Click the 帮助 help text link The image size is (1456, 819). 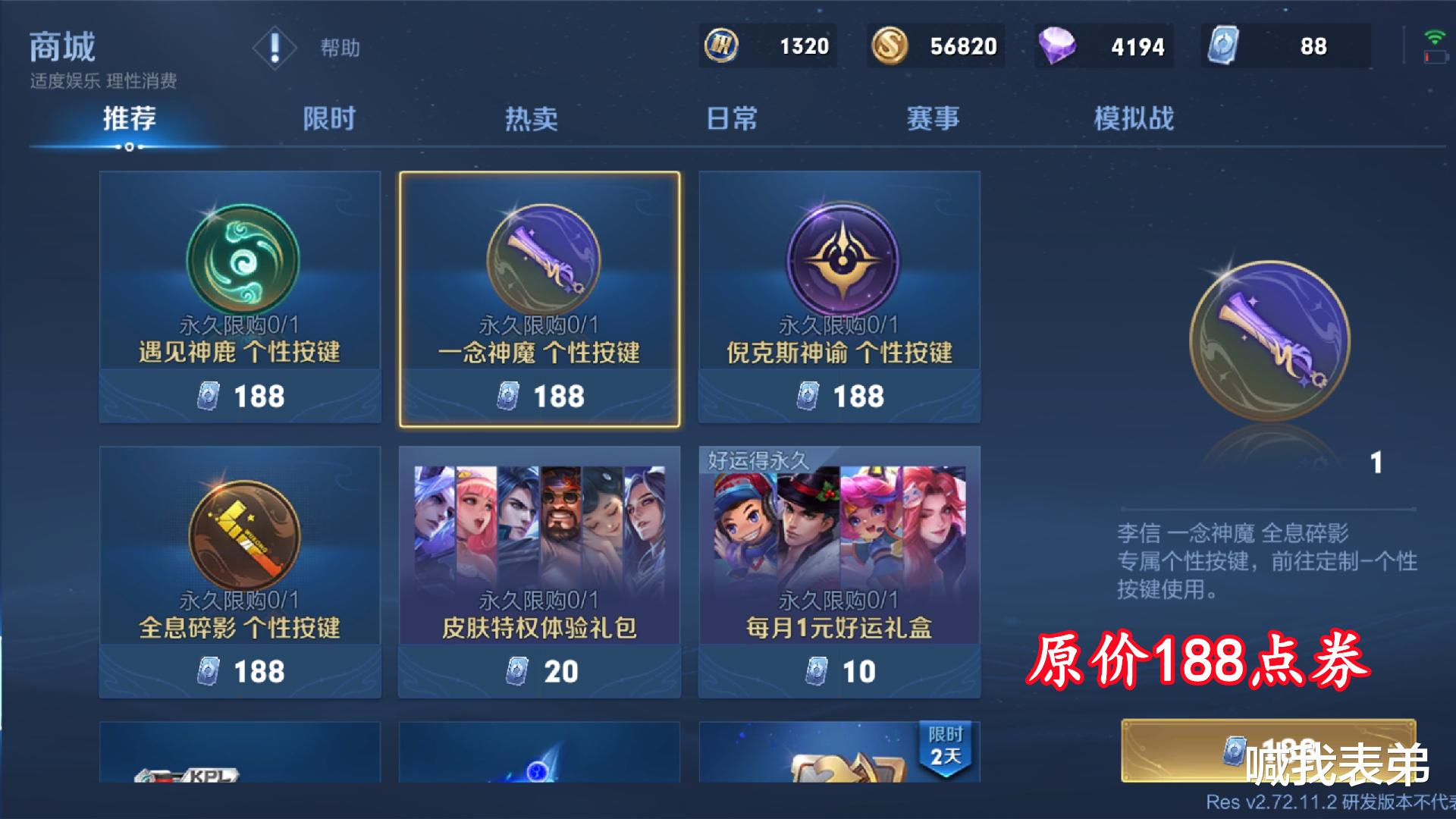pos(337,48)
